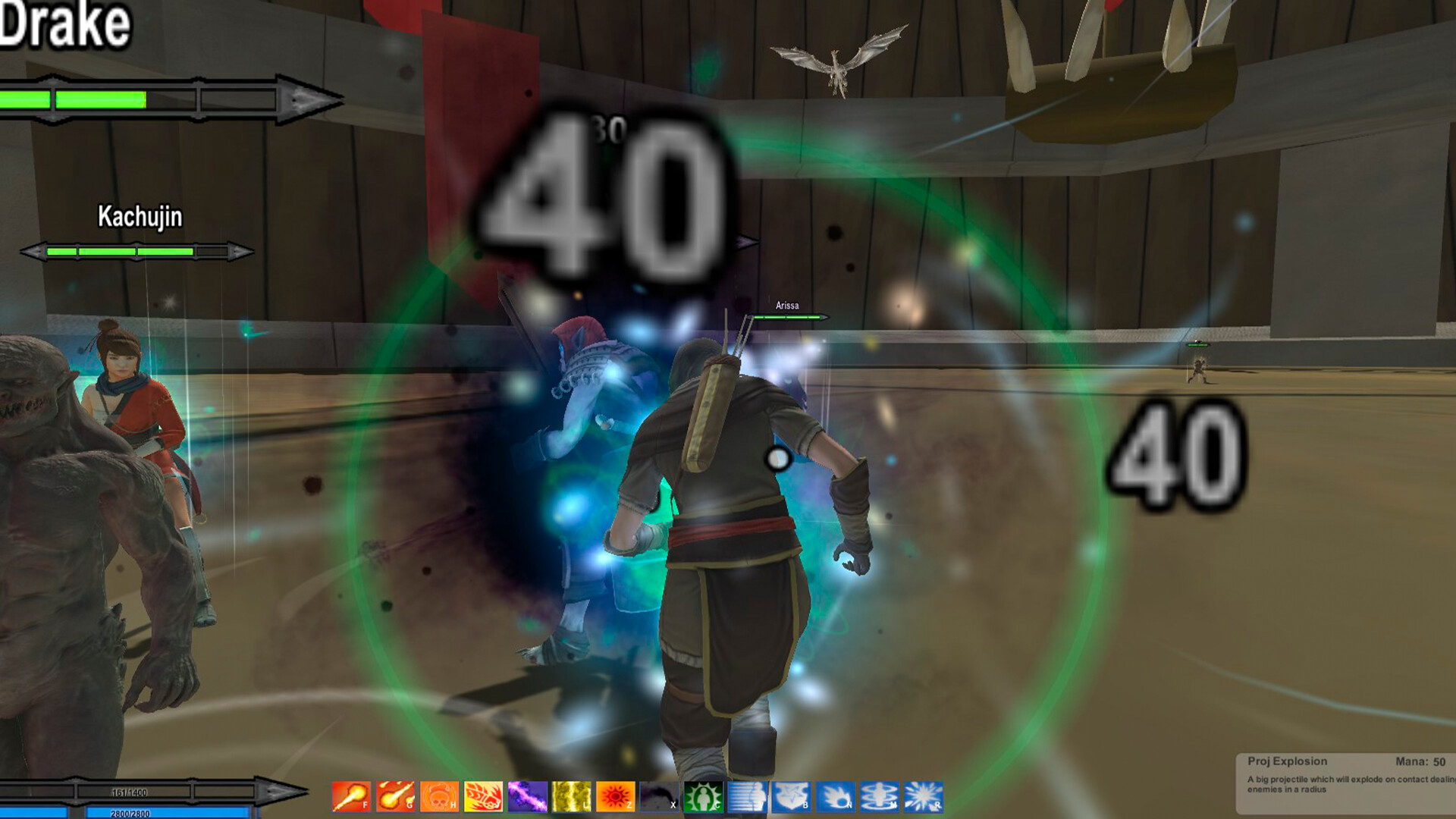Enable the wolf shield ability on B
Viewport: 1456px width, 819px height.
[x=793, y=798]
